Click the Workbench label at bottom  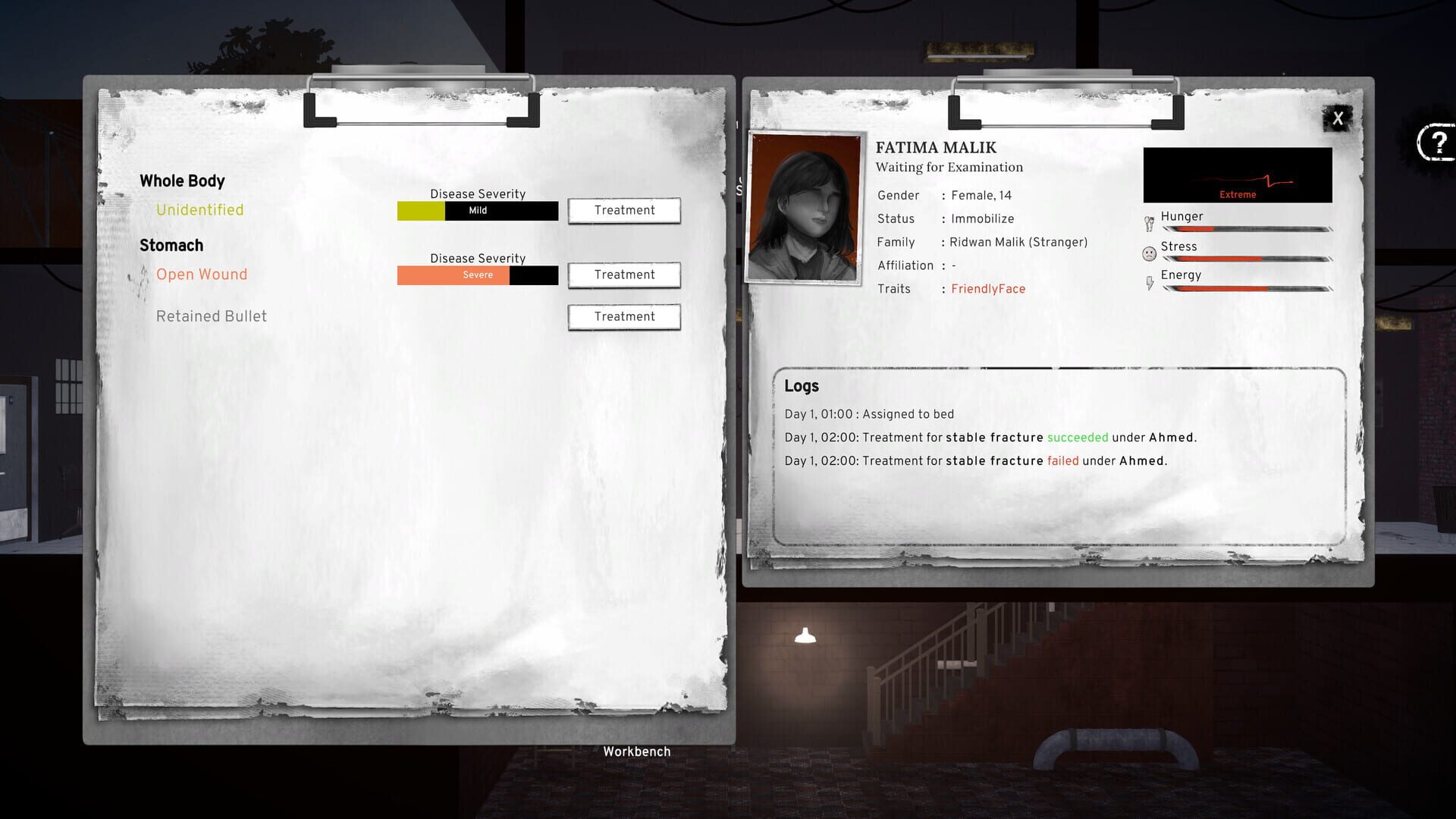pyautogui.click(x=635, y=752)
